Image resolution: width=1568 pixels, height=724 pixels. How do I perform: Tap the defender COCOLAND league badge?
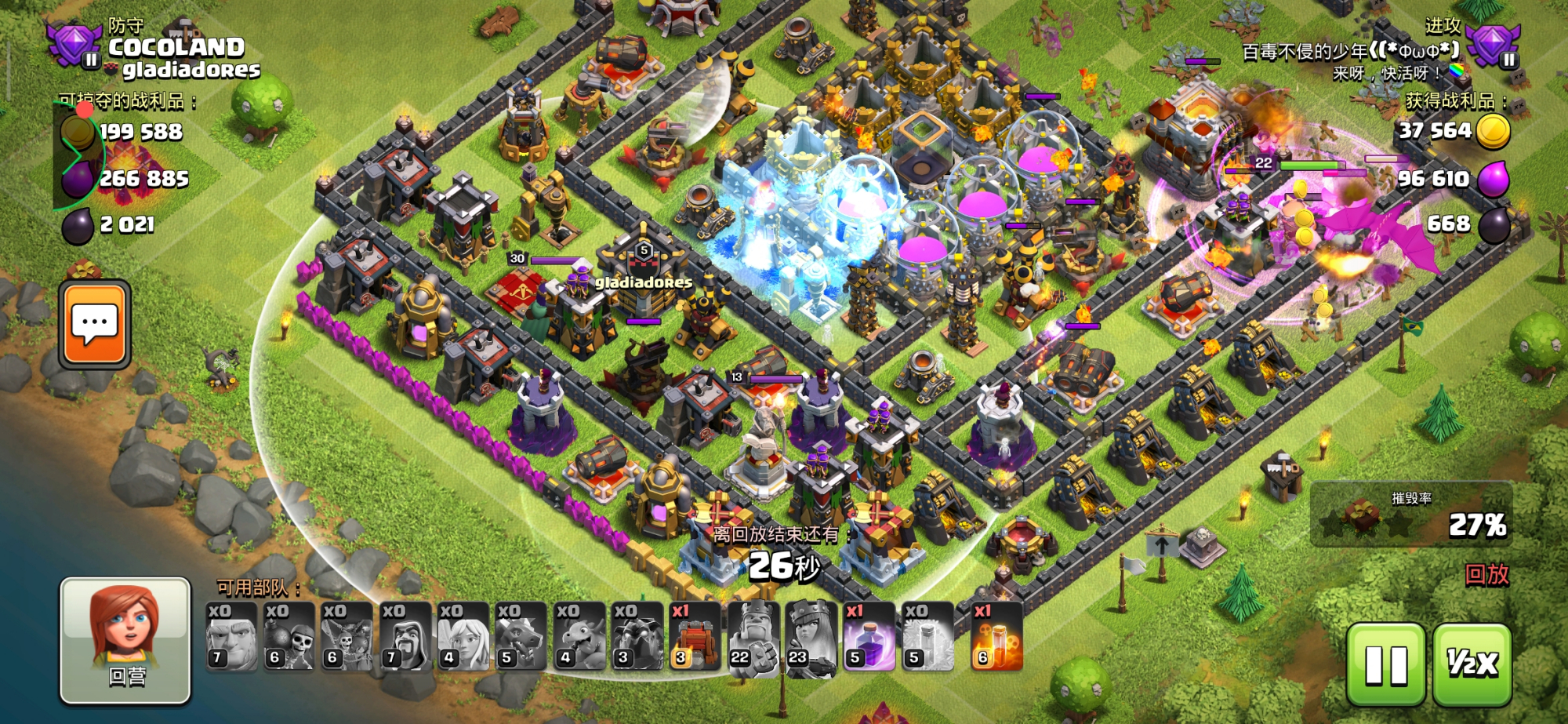click(74, 45)
